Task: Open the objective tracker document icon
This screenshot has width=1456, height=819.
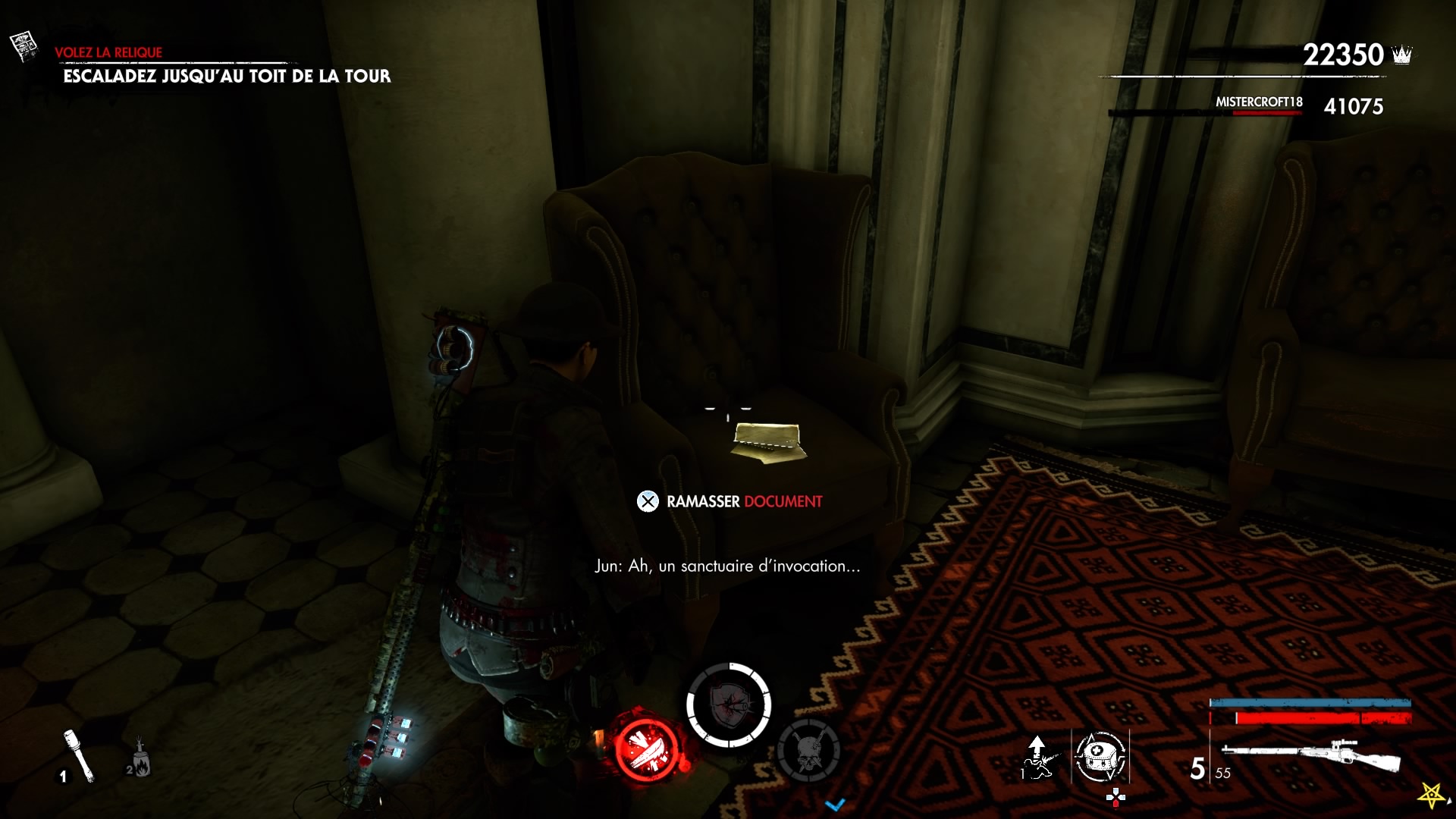Action: pos(24,45)
